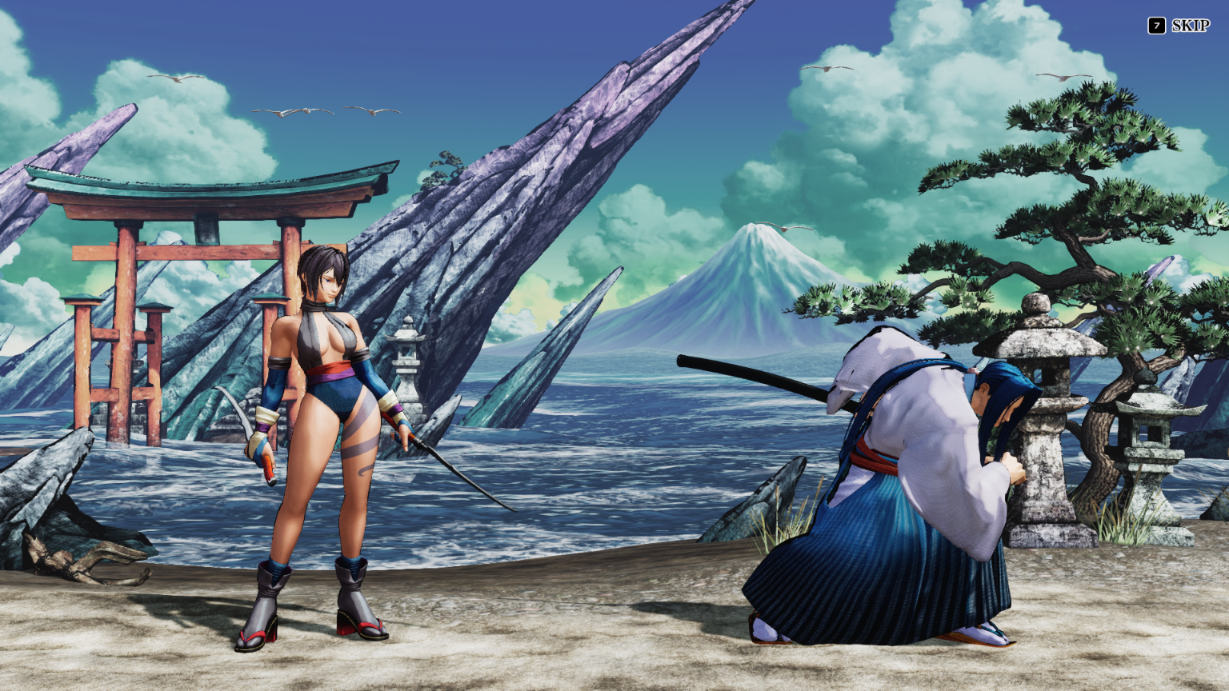1229x691 pixels.
Task: Skip the pre-fight intro cutscene
Action: pyautogui.click(x=1178, y=26)
